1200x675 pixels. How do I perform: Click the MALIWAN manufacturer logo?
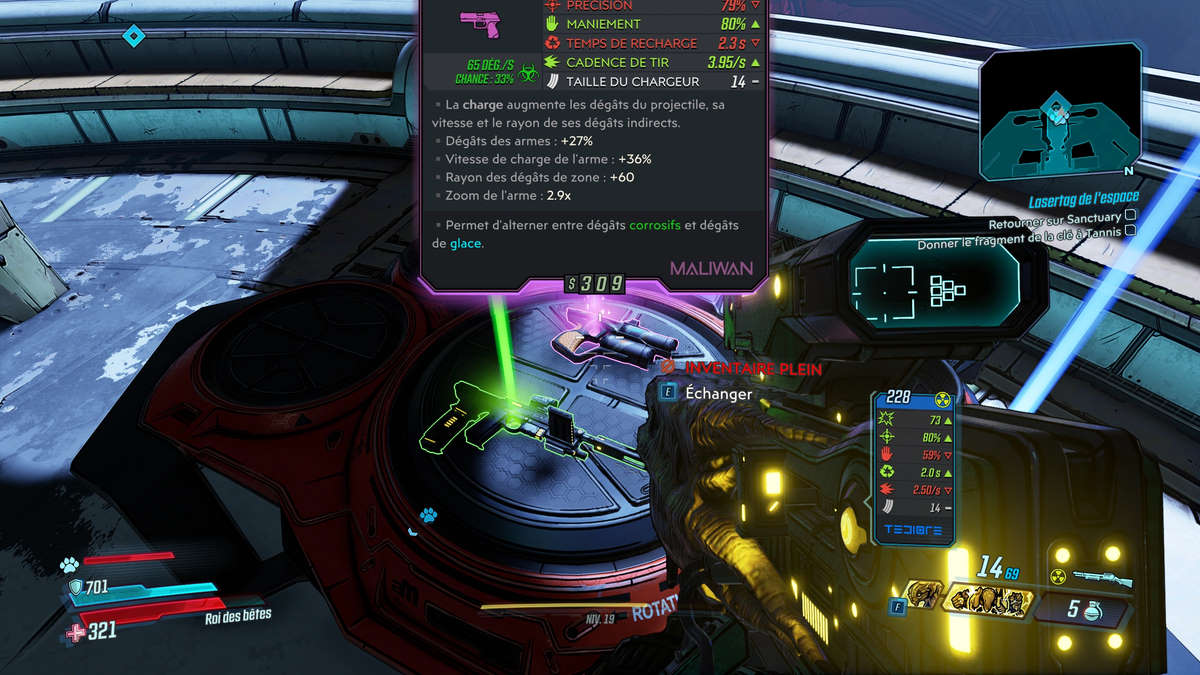point(712,269)
